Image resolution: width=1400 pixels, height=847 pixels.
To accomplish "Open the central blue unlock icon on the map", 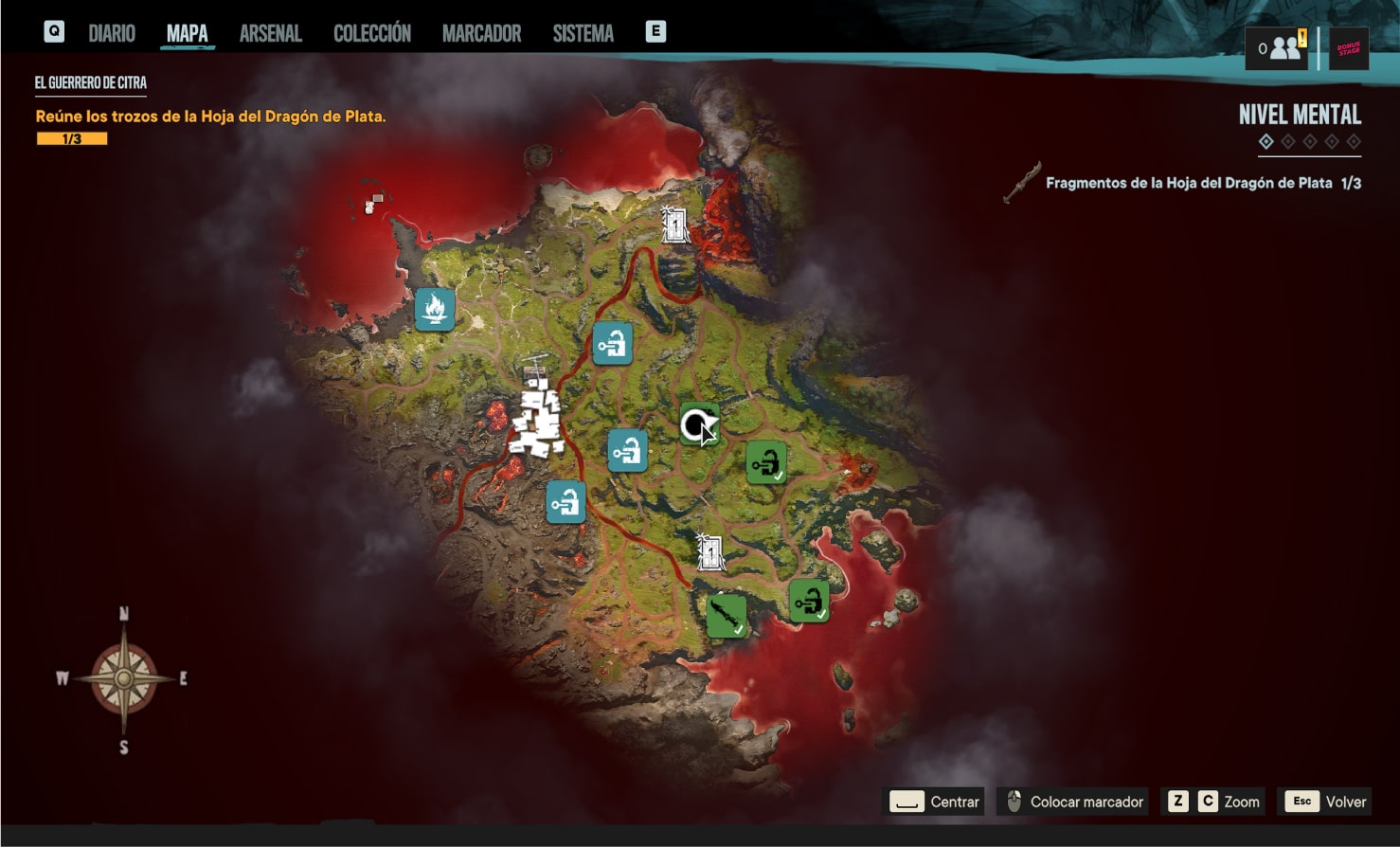I will 627,452.
